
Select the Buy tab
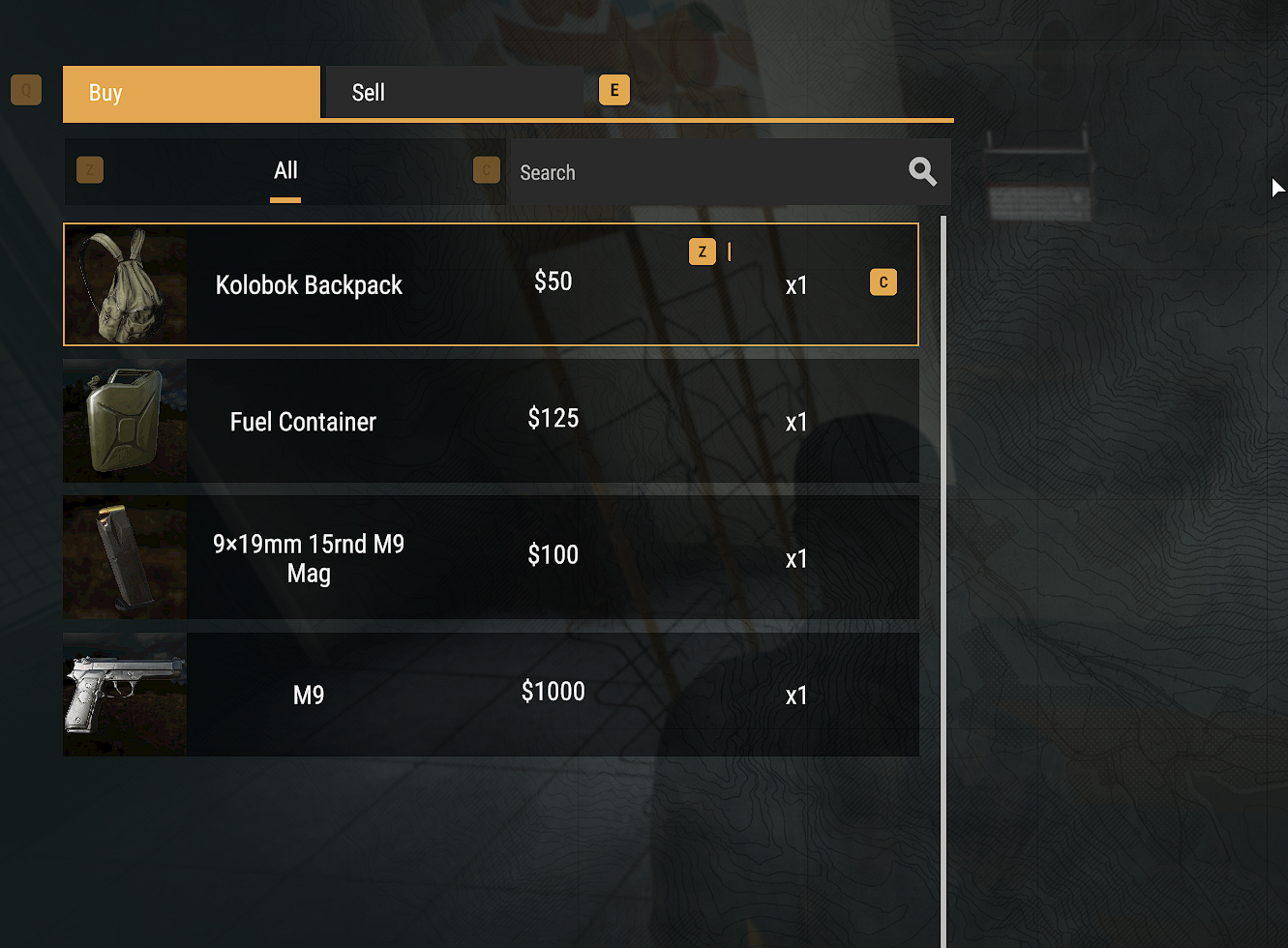192,93
